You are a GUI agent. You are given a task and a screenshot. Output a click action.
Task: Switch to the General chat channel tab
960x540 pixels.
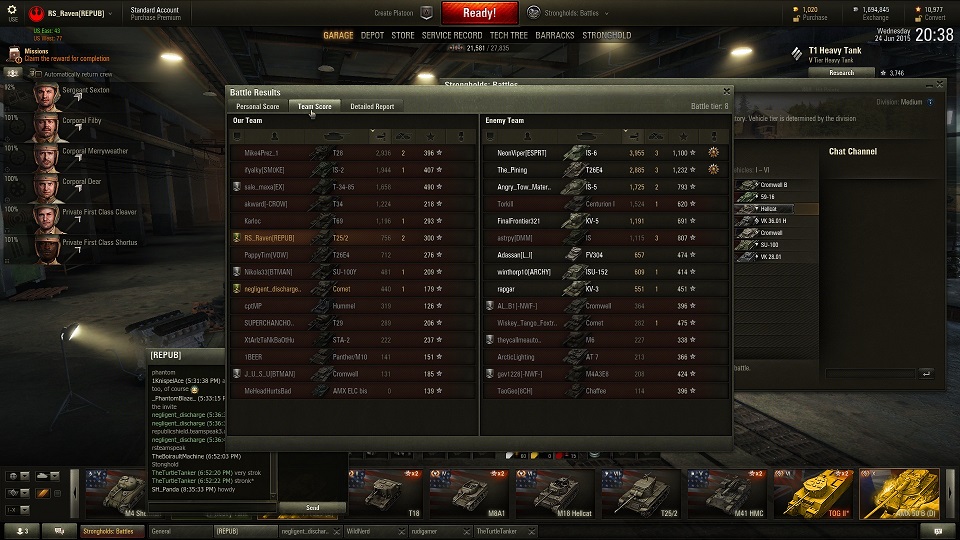pyautogui.click(x=178, y=531)
